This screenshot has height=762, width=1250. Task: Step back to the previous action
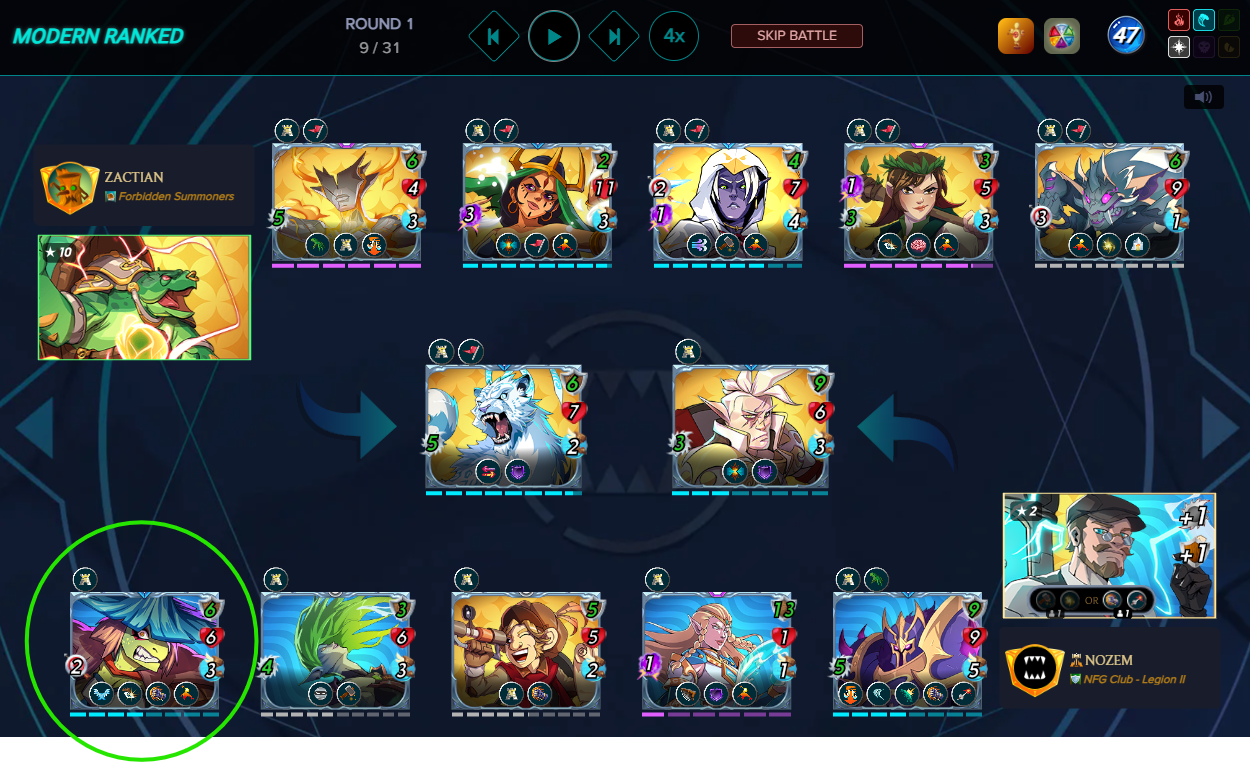tap(493, 37)
